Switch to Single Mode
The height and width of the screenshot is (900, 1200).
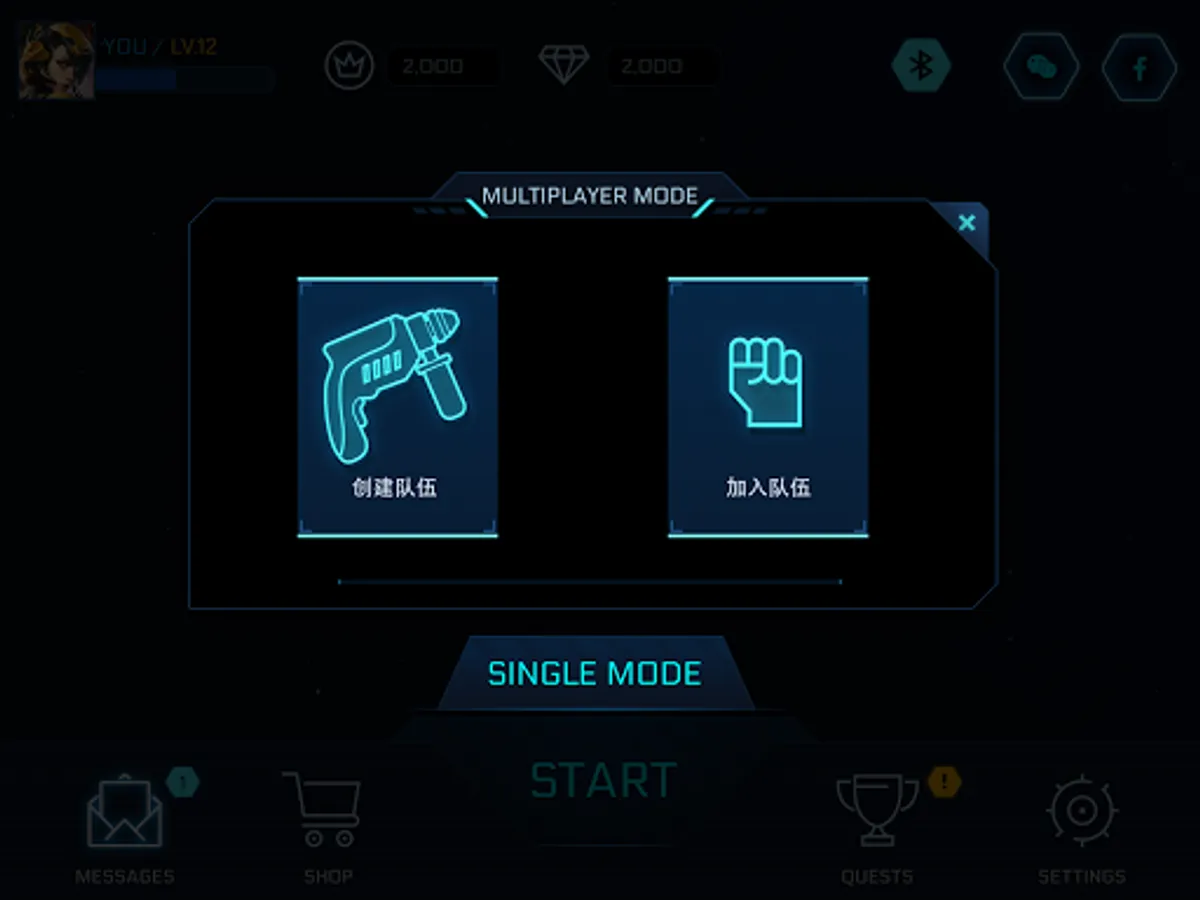click(x=595, y=673)
